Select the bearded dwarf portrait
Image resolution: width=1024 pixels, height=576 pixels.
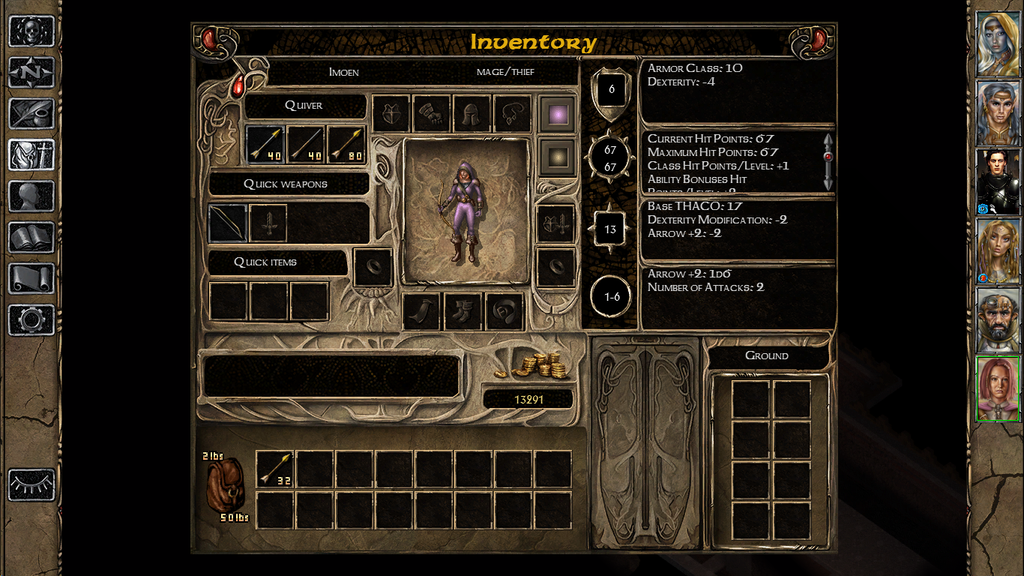(x=998, y=319)
